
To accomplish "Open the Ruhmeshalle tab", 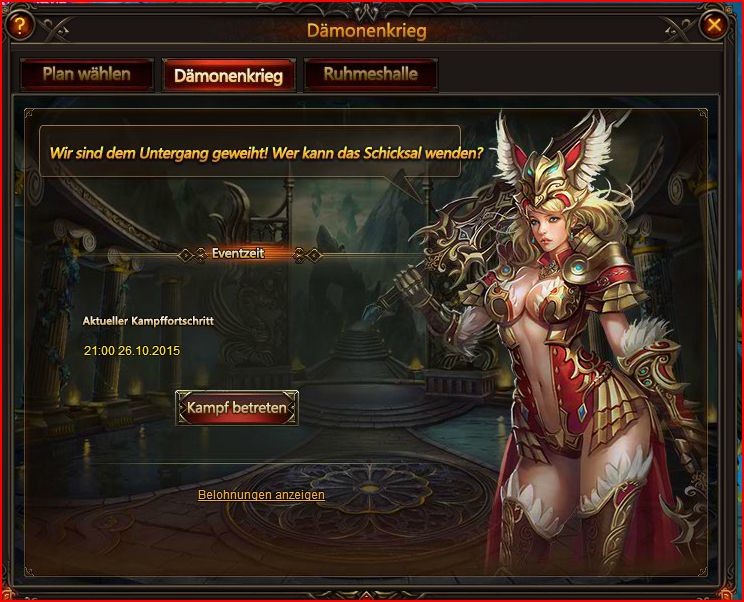I will (x=370, y=74).
